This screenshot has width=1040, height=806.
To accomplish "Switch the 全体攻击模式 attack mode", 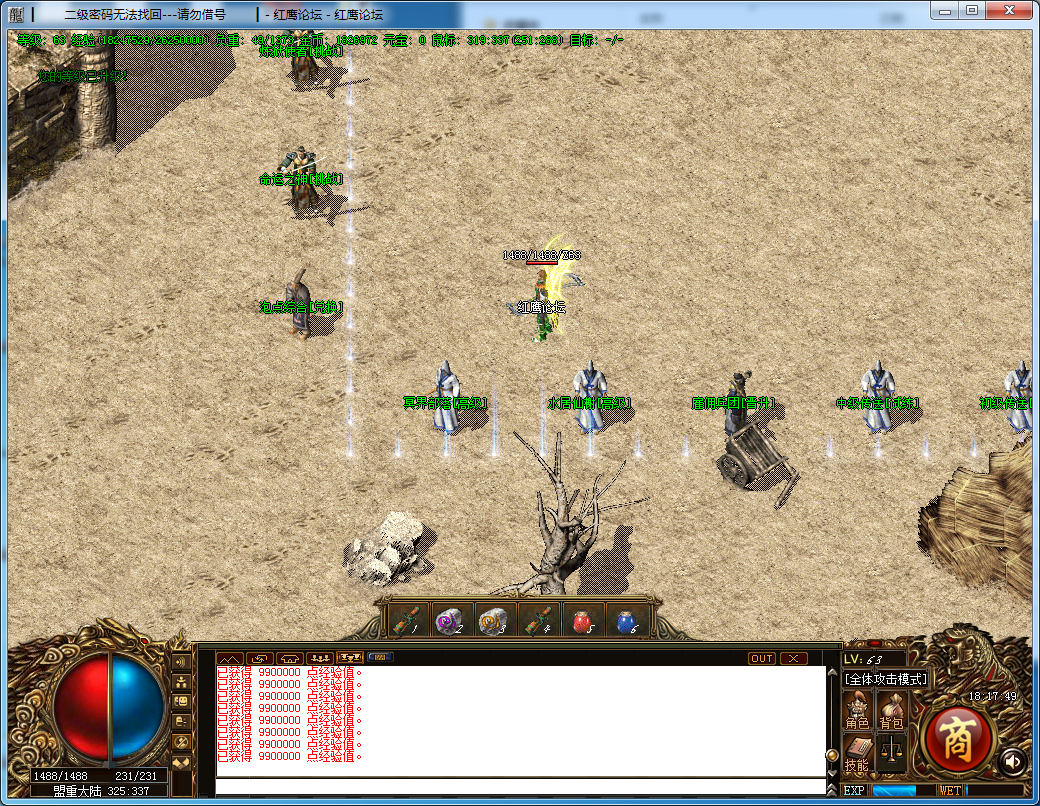I will coord(887,679).
